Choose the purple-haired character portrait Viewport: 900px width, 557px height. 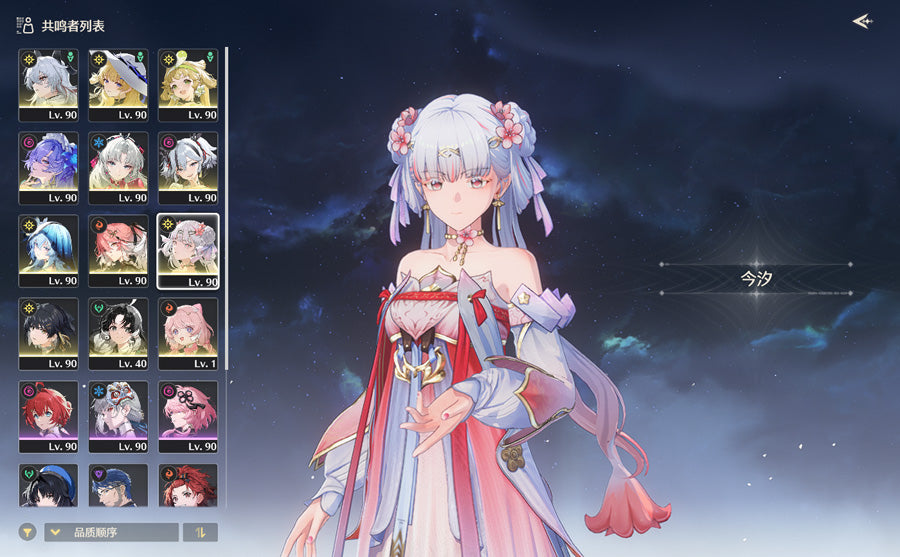(48, 161)
